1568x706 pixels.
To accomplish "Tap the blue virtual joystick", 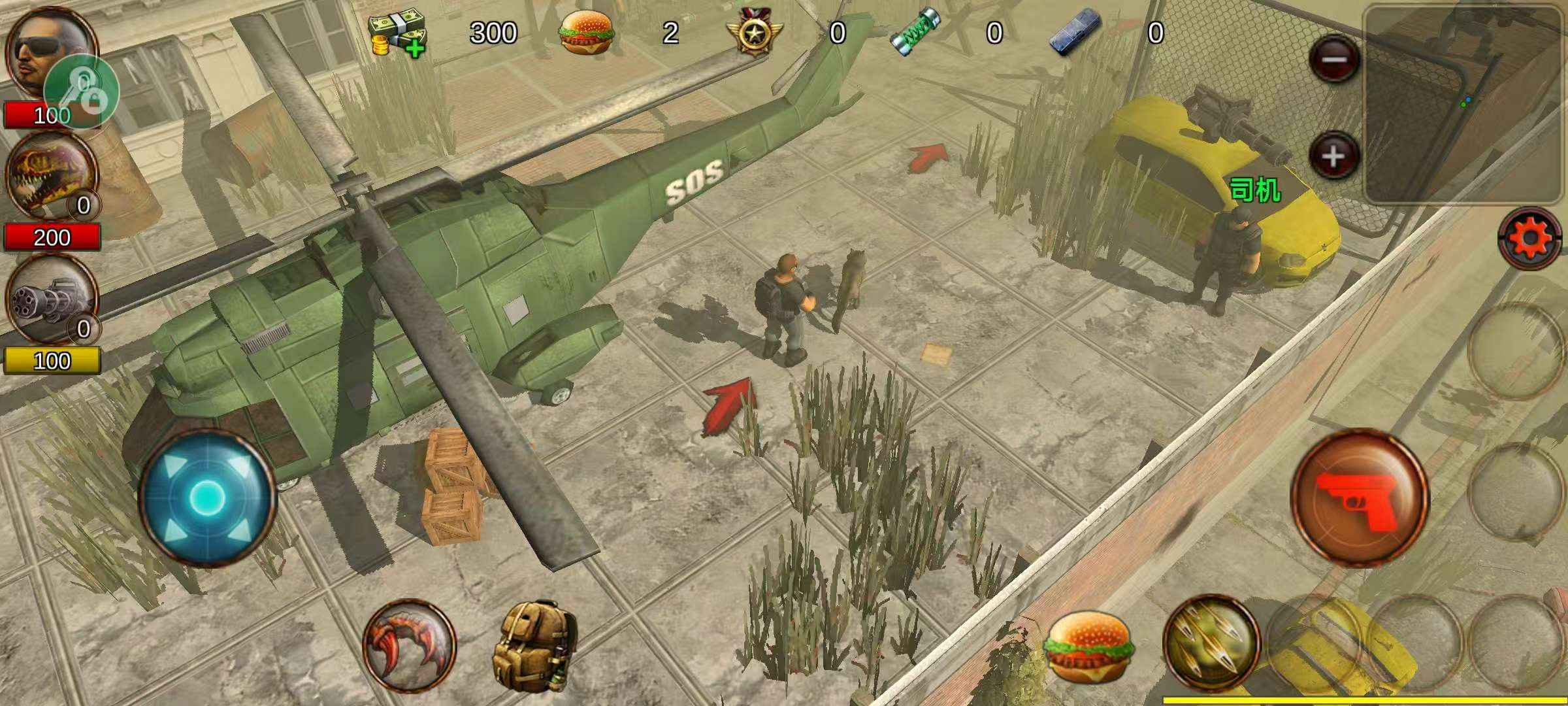I will click(208, 498).
